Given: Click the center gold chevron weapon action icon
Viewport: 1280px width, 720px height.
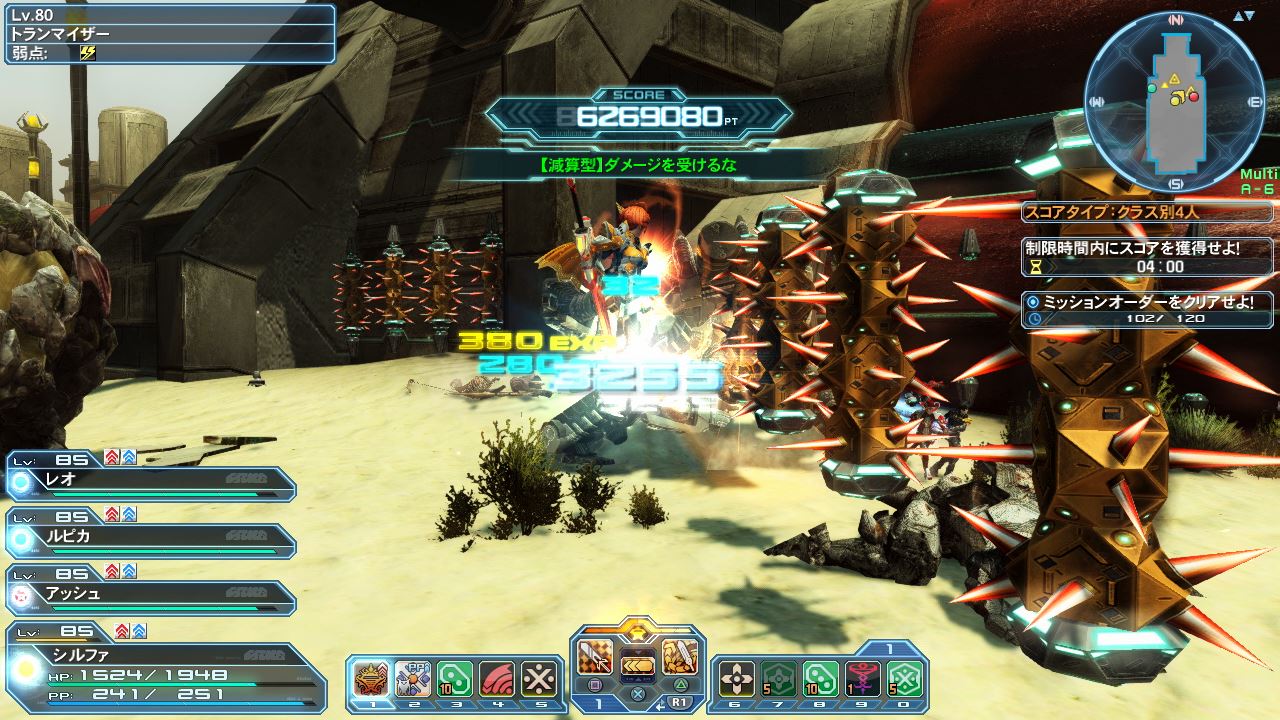Looking at the screenshot, I should [x=638, y=665].
